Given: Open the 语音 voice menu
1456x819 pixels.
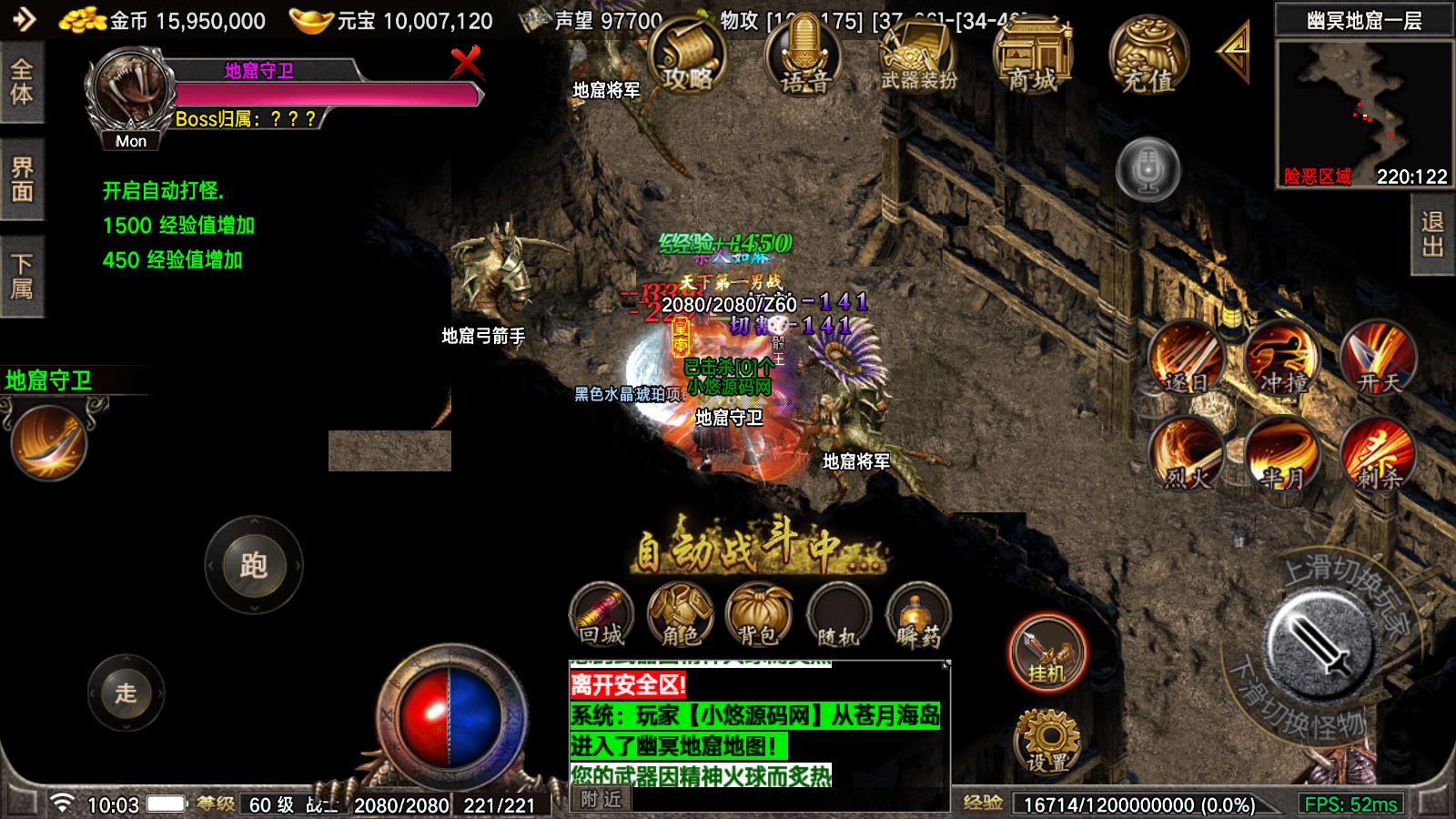Looking at the screenshot, I should (804, 56).
